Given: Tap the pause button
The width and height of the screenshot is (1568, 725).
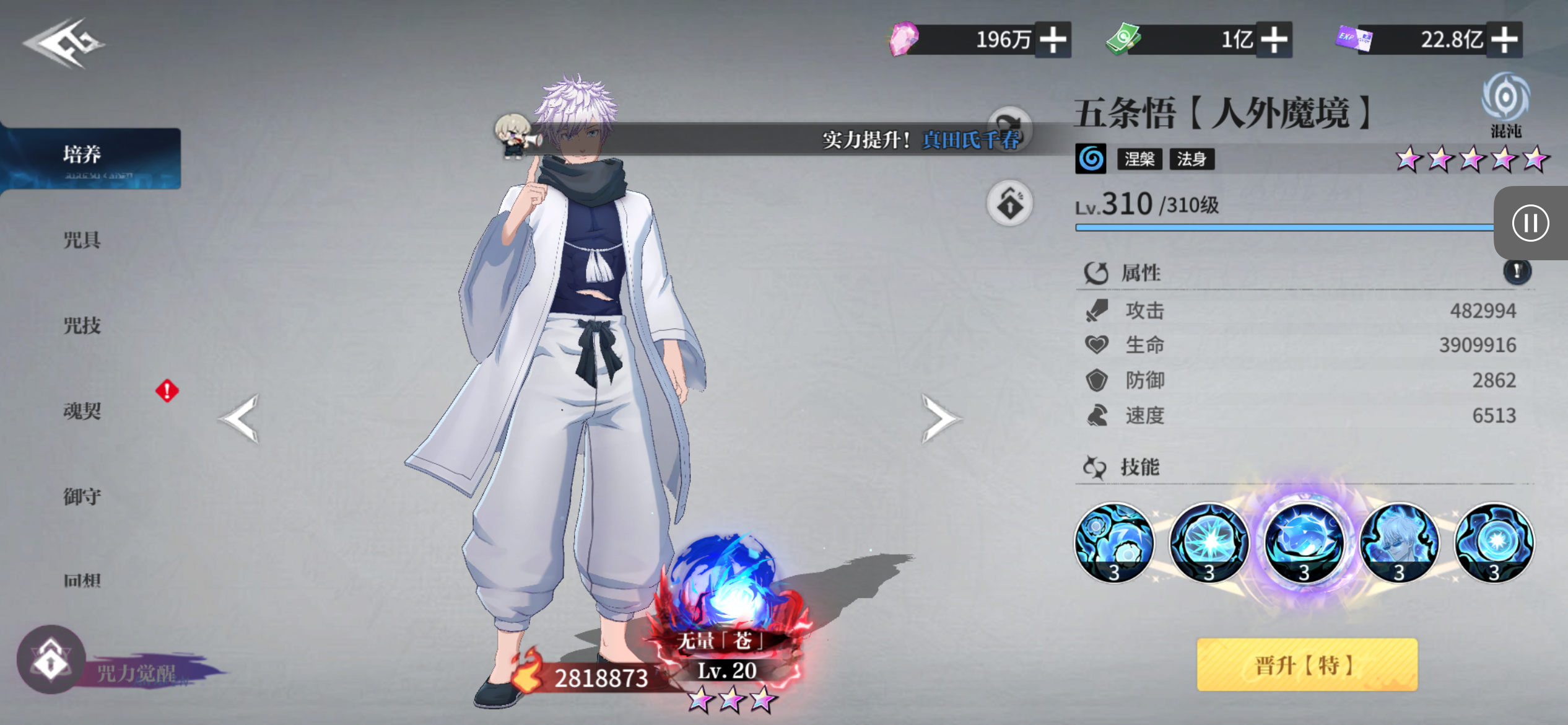Looking at the screenshot, I should point(1530,223).
